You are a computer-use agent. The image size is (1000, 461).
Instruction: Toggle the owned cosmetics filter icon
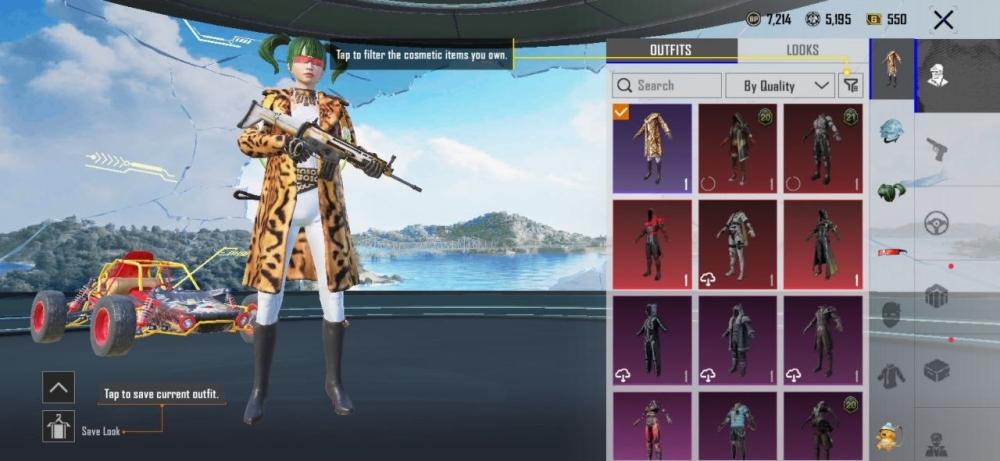click(x=851, y=86)
